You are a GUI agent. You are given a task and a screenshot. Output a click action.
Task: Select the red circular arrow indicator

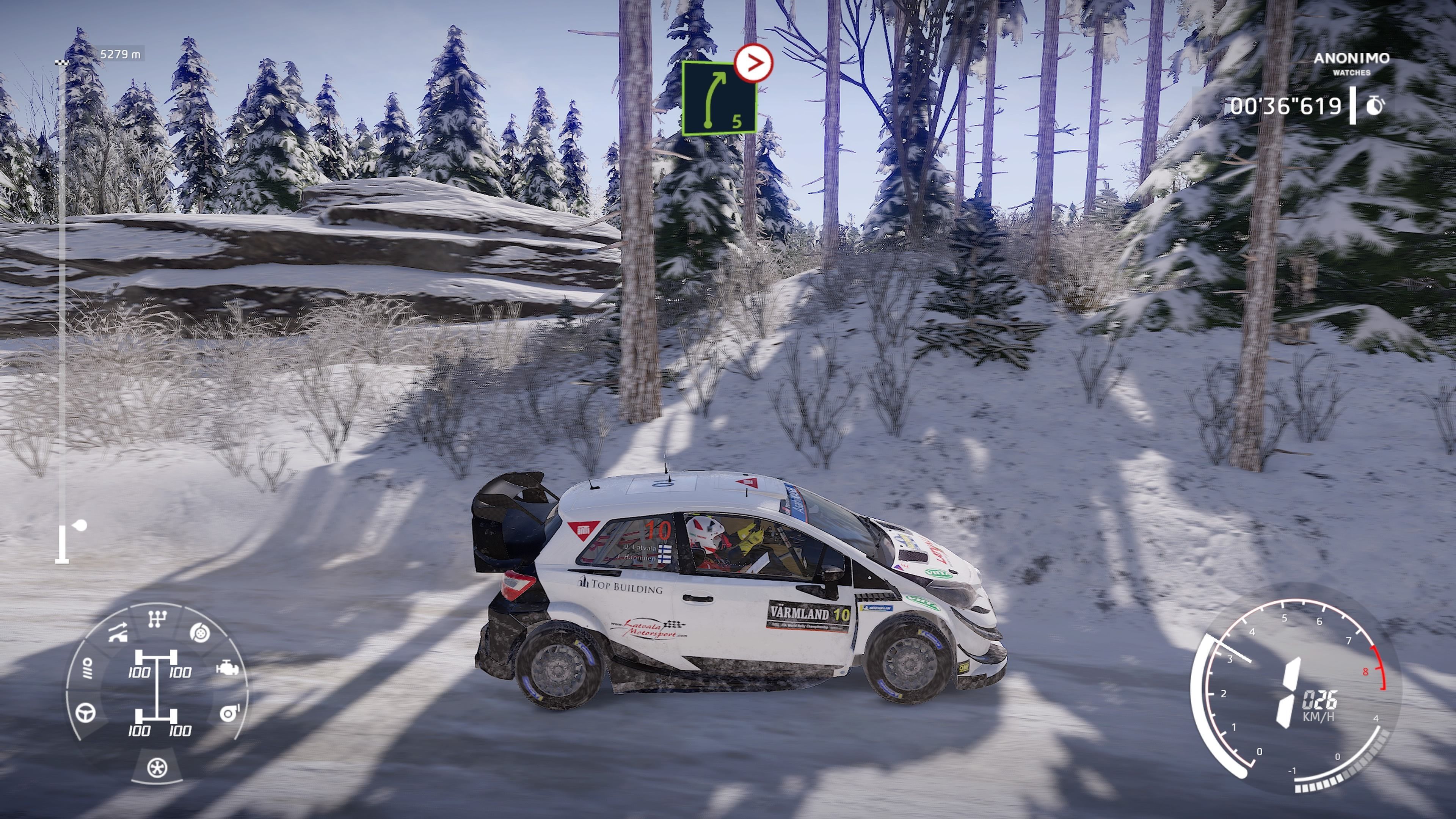[x=753, y=63]
